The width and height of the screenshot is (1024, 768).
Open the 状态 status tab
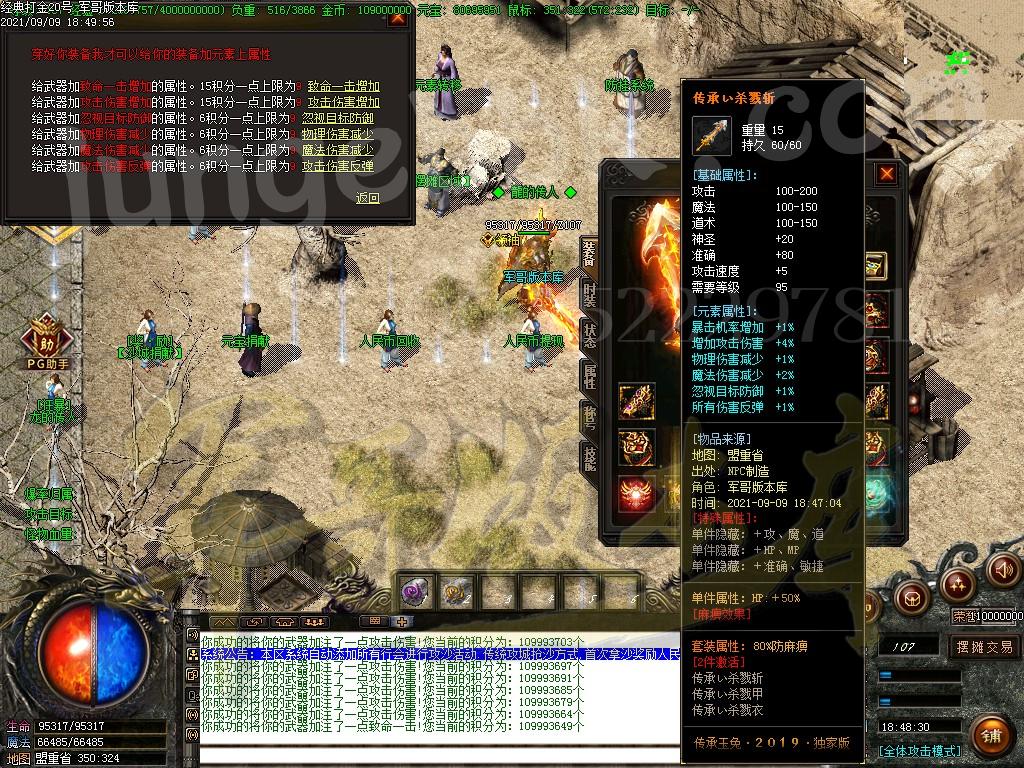[589, 335]
